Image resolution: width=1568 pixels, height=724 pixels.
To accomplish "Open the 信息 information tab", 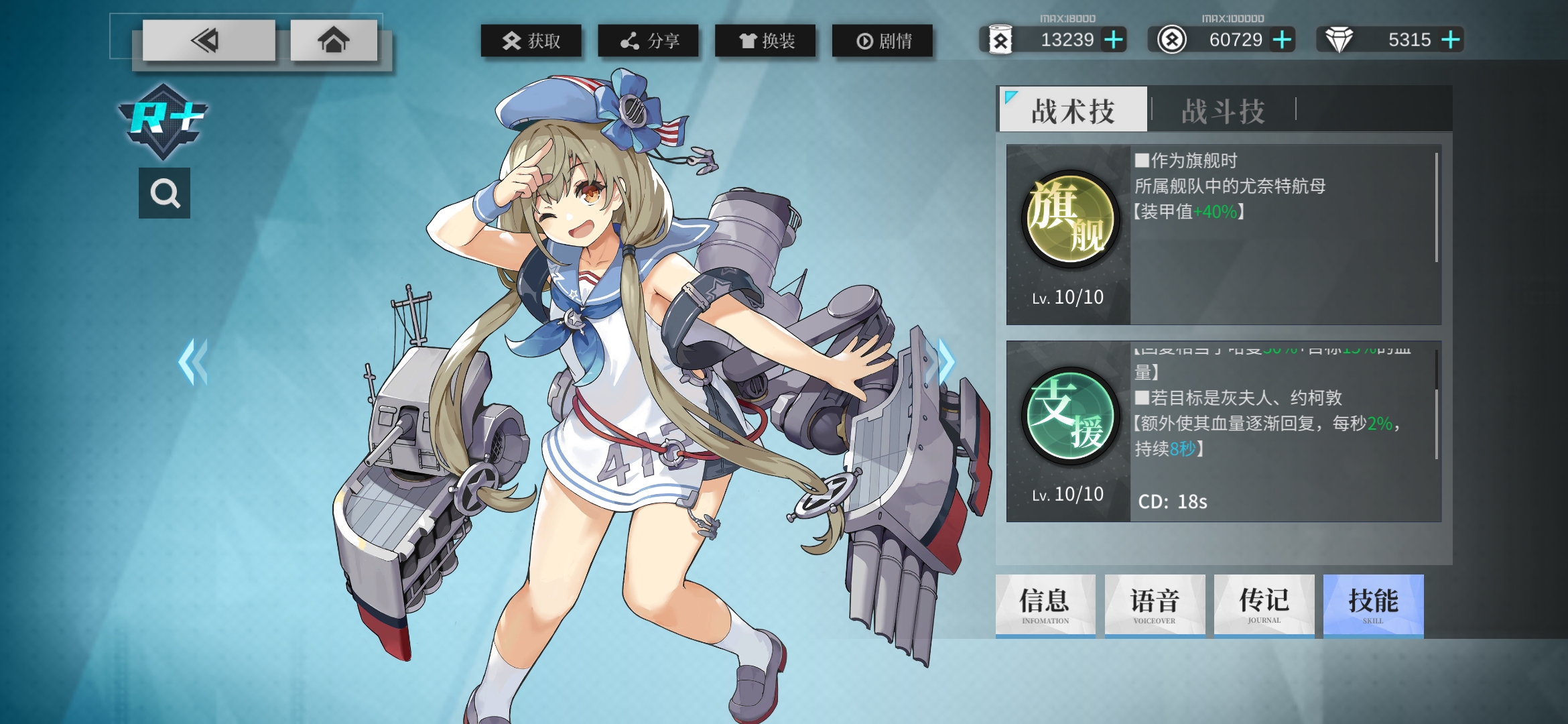I will click(x=1045, y=605).
